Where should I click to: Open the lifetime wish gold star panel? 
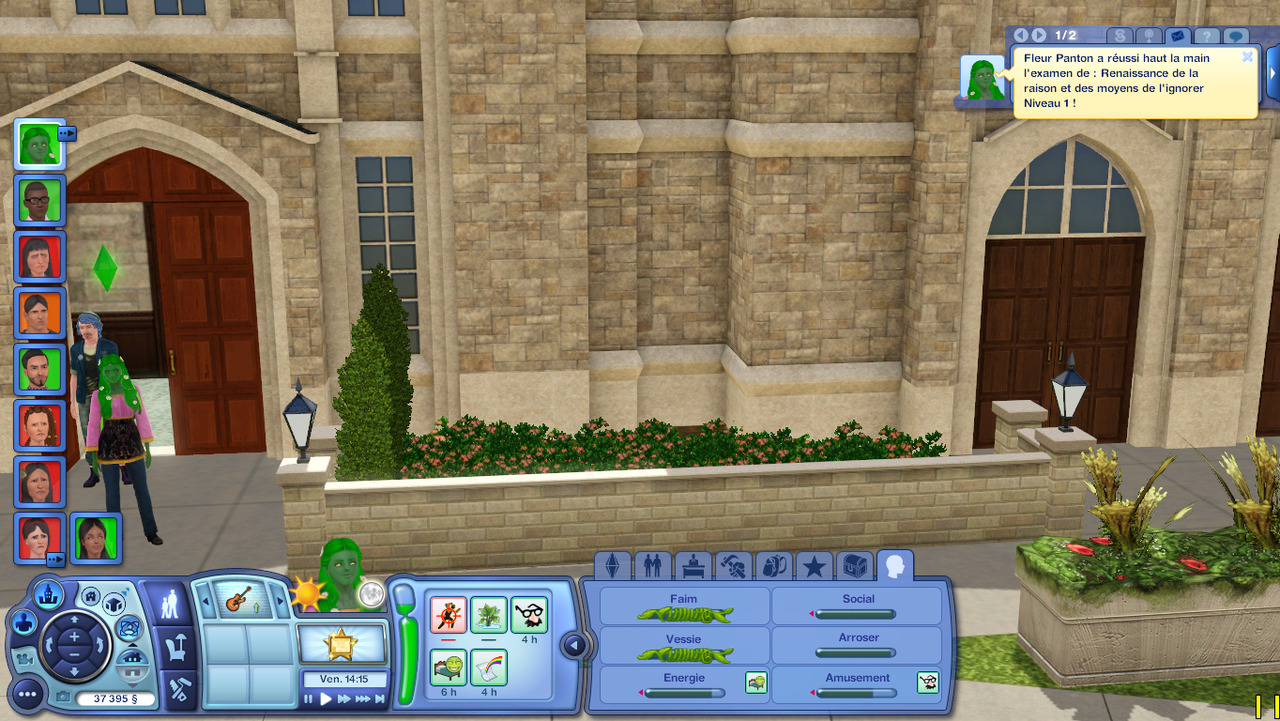coord(341,643)
